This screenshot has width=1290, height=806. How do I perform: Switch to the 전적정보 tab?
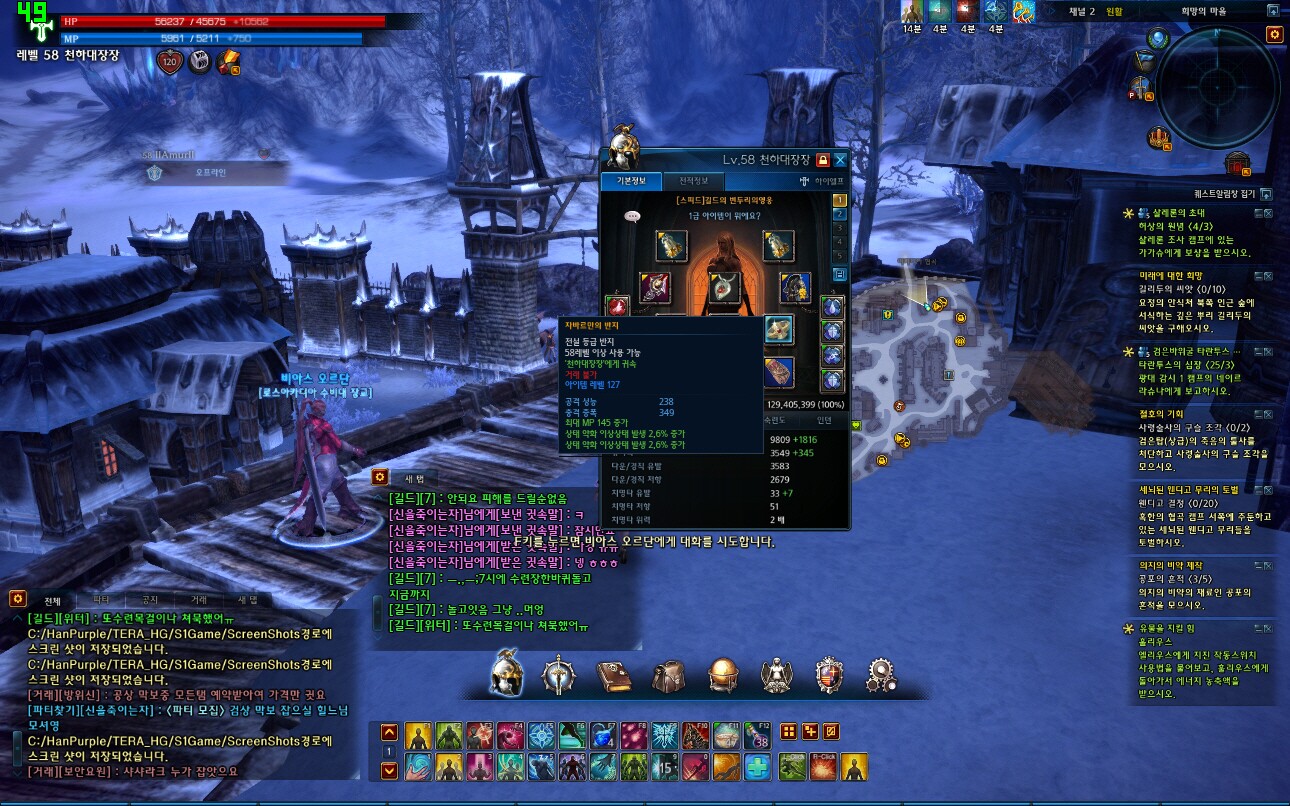click(694, 181)
